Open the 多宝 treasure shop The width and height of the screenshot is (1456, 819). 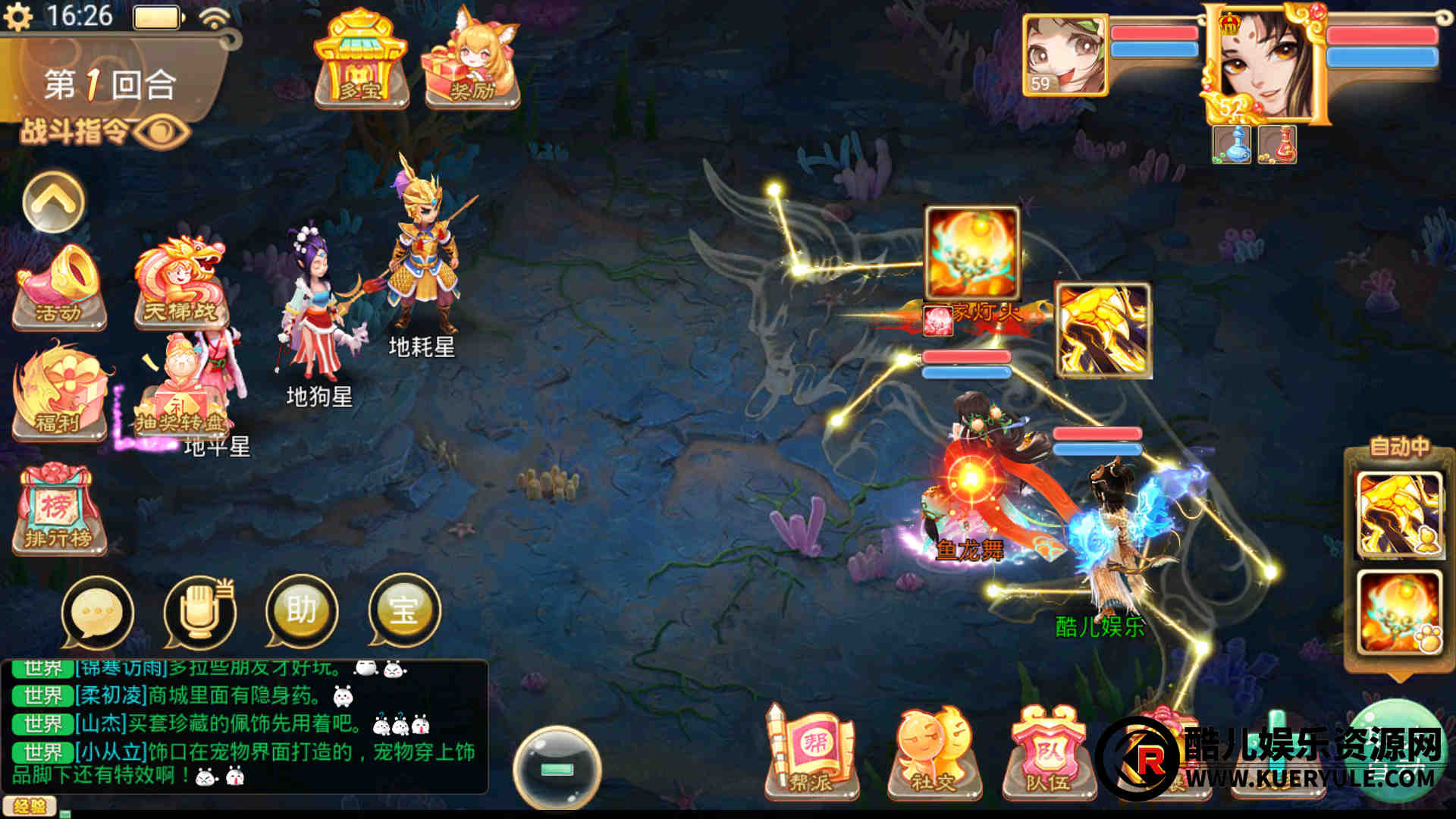click(x=361, y=61)
